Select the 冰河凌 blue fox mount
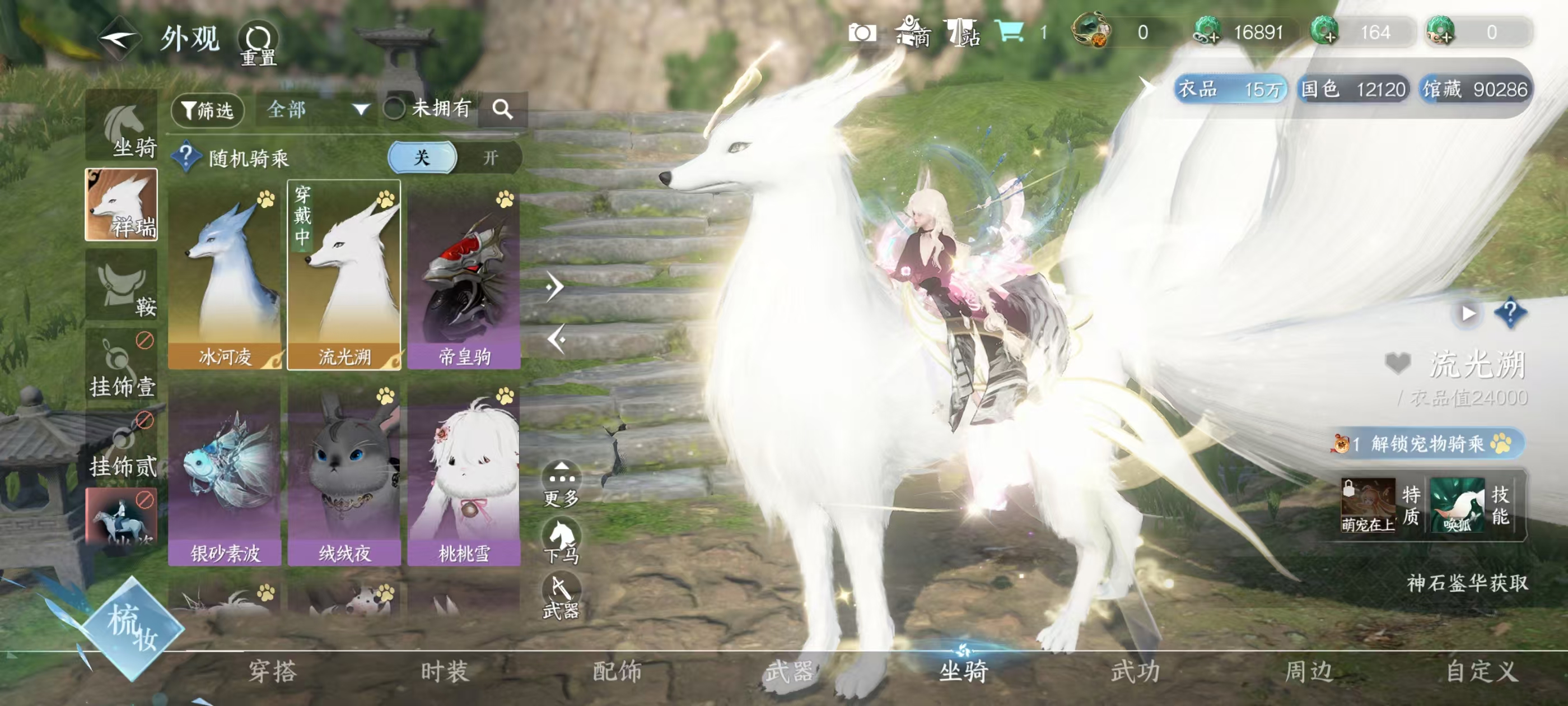The image size is (1568, 706). coord(225,275)
